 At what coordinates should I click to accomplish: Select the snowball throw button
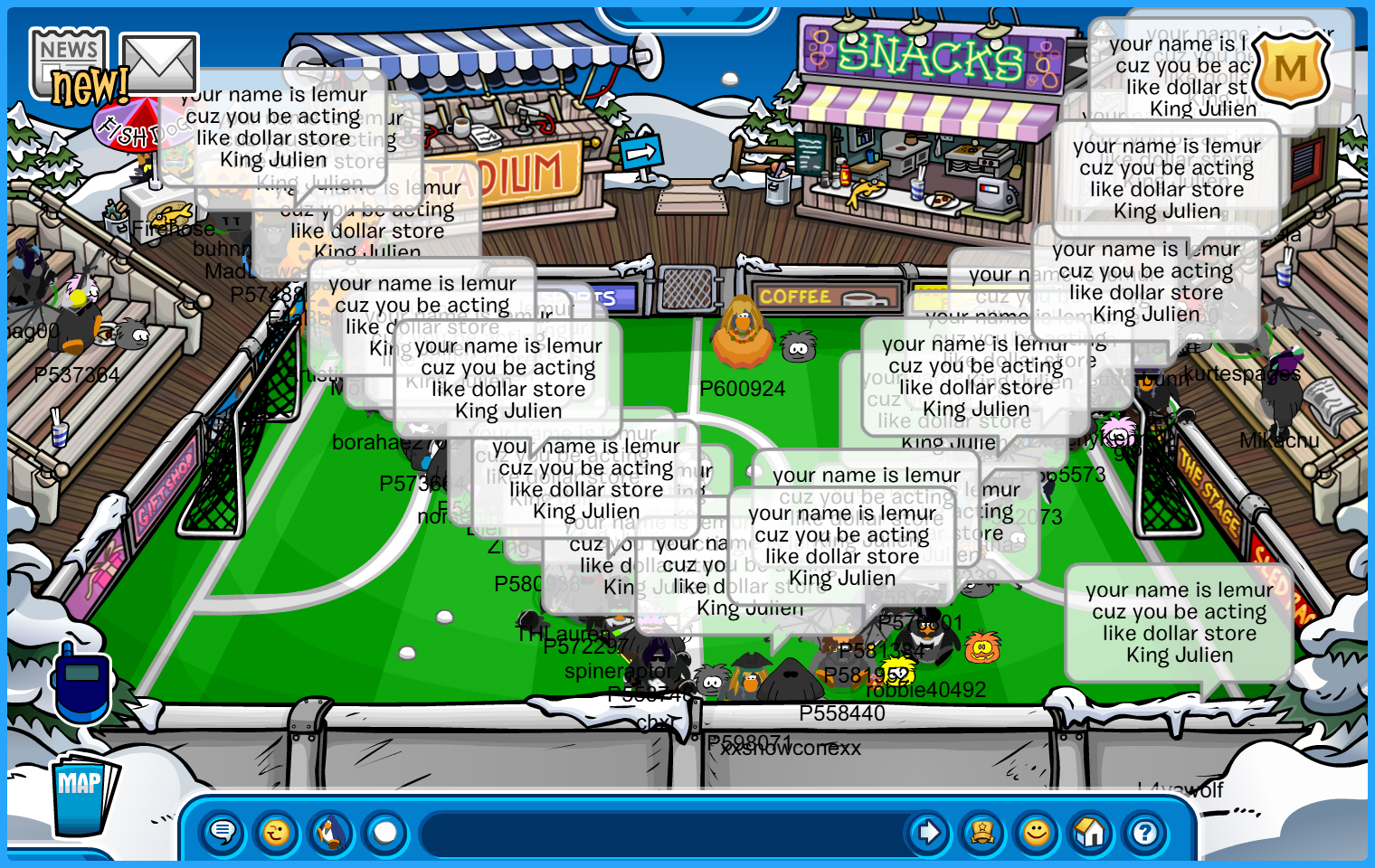385,832
